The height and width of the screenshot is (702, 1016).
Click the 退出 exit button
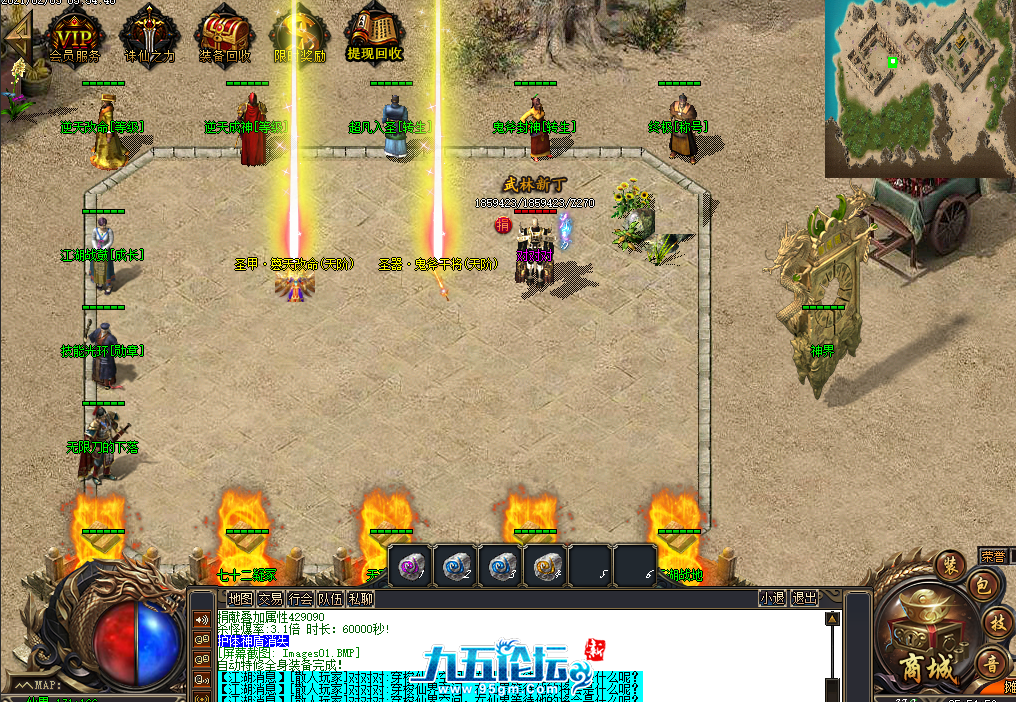point(804,598)
